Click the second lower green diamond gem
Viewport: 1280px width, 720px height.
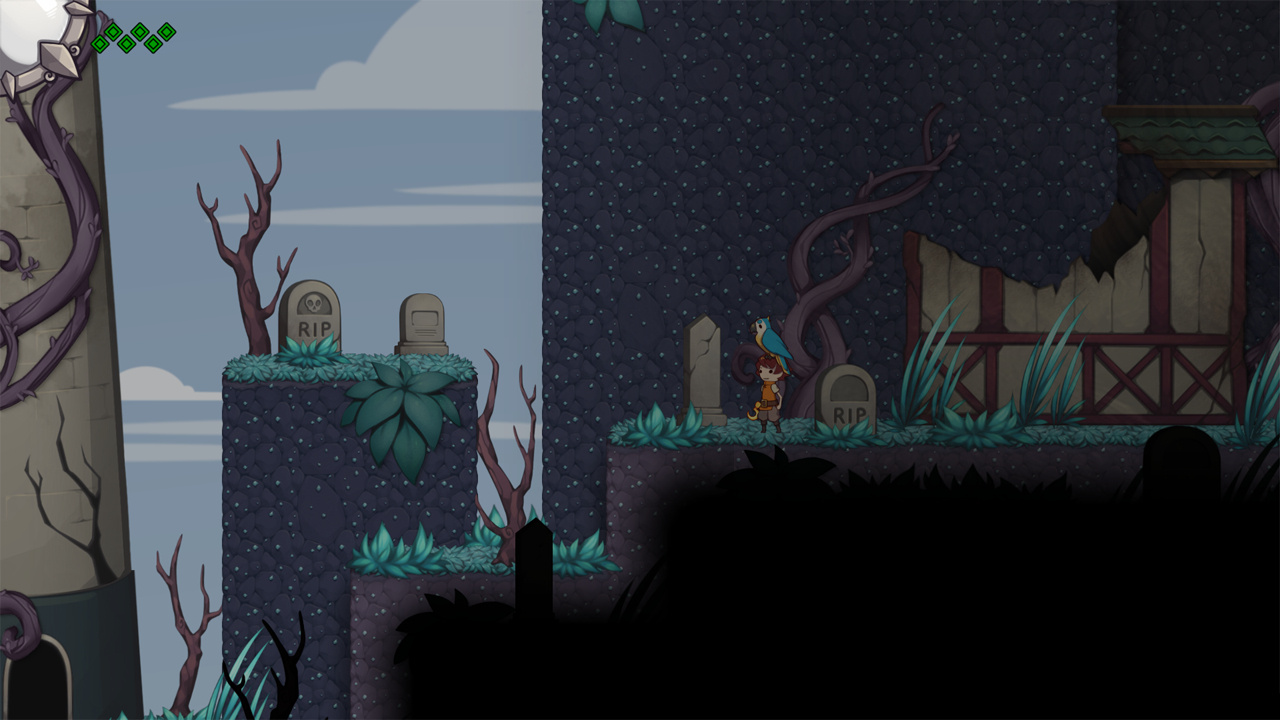[126, 44]
